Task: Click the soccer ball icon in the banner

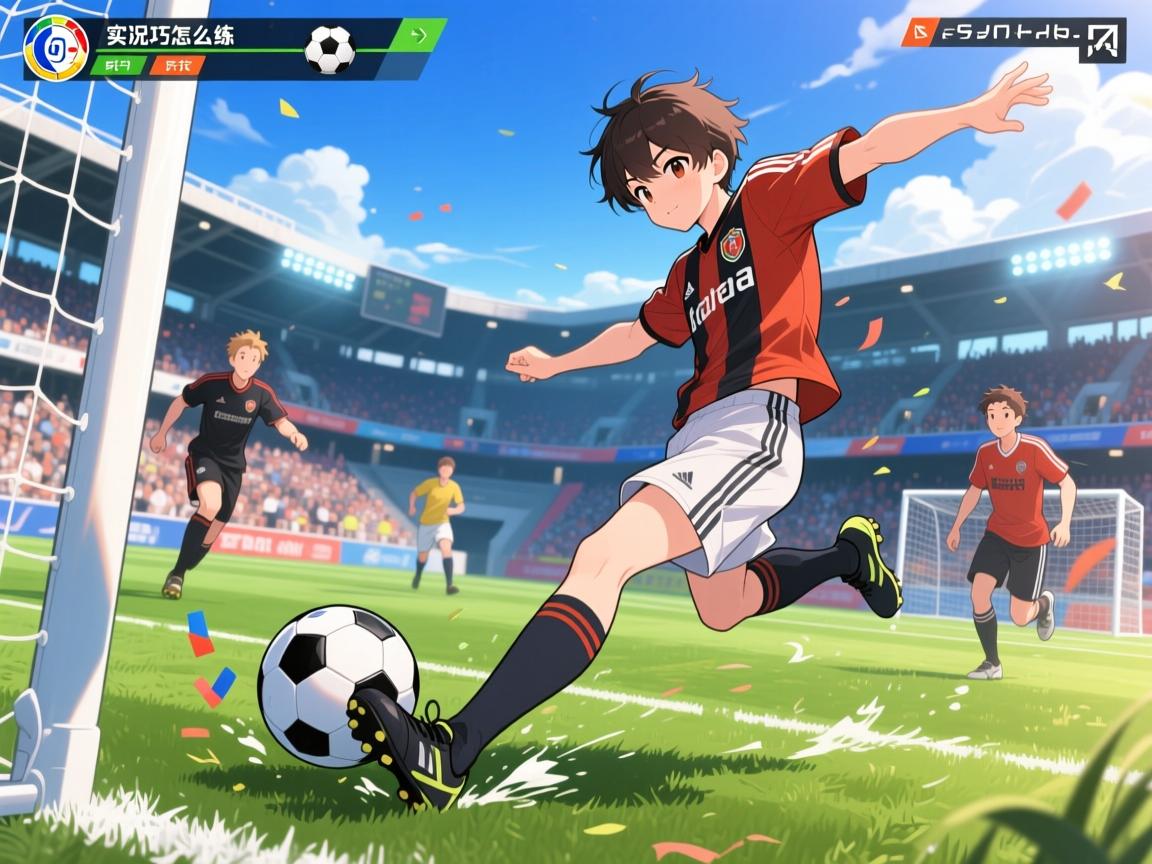Action: tap(329, 49)
